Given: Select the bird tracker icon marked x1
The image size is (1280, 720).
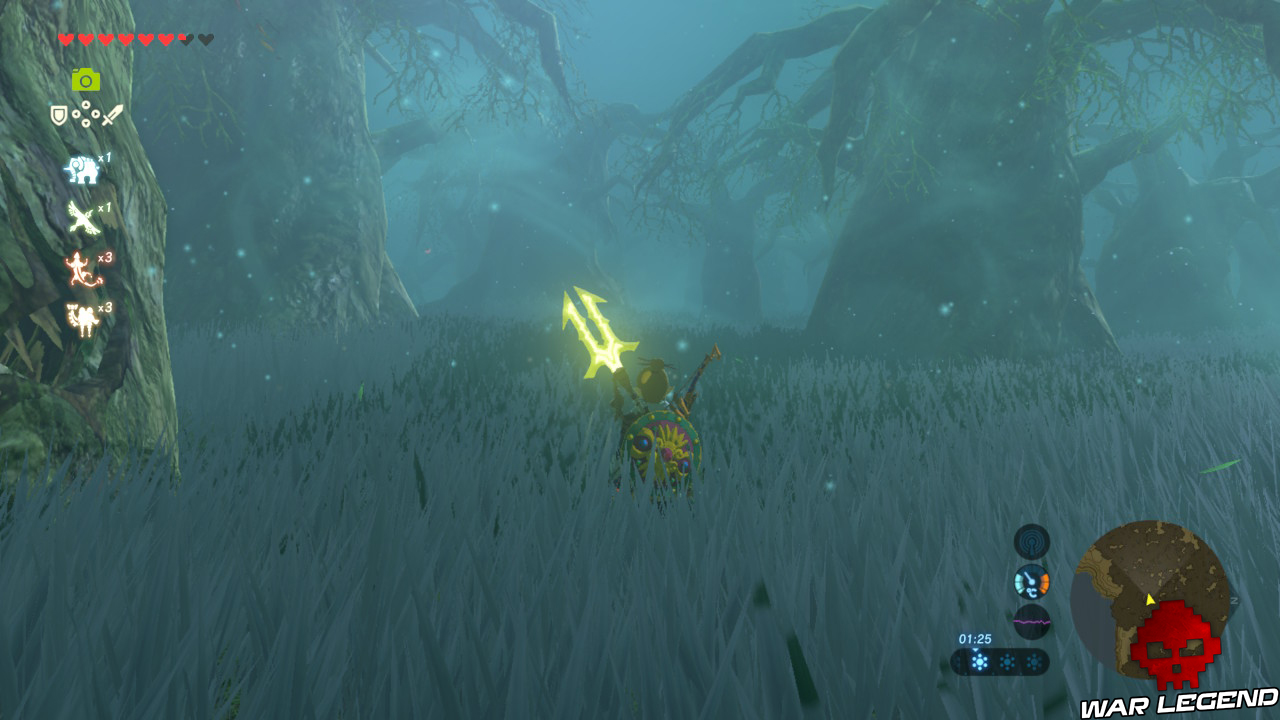Looking at the screenshot, I should (82, 217).
